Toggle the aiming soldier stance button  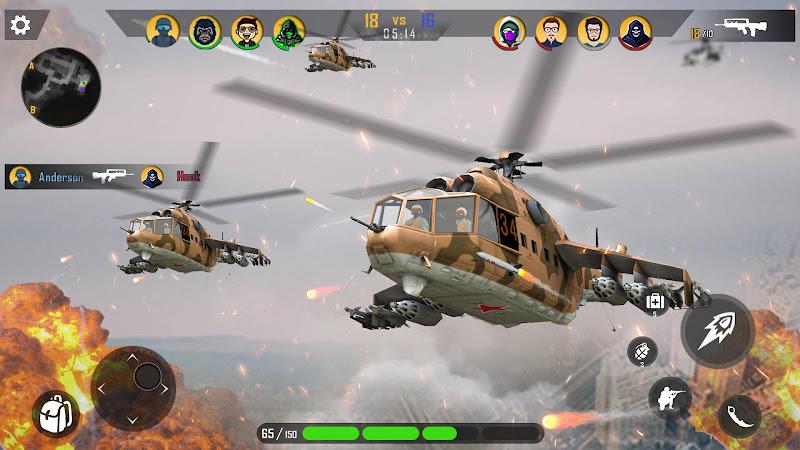[669, 398]
